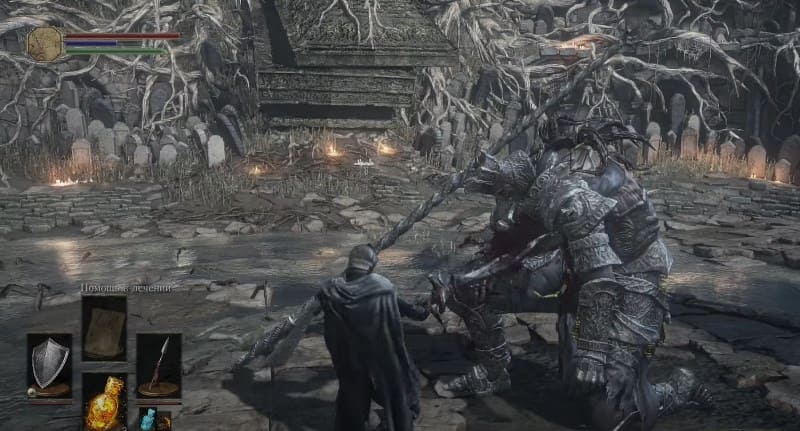Select the spear in the right-hand slot
The width and height of the screenshot is (800, 431).
(159, 364)
